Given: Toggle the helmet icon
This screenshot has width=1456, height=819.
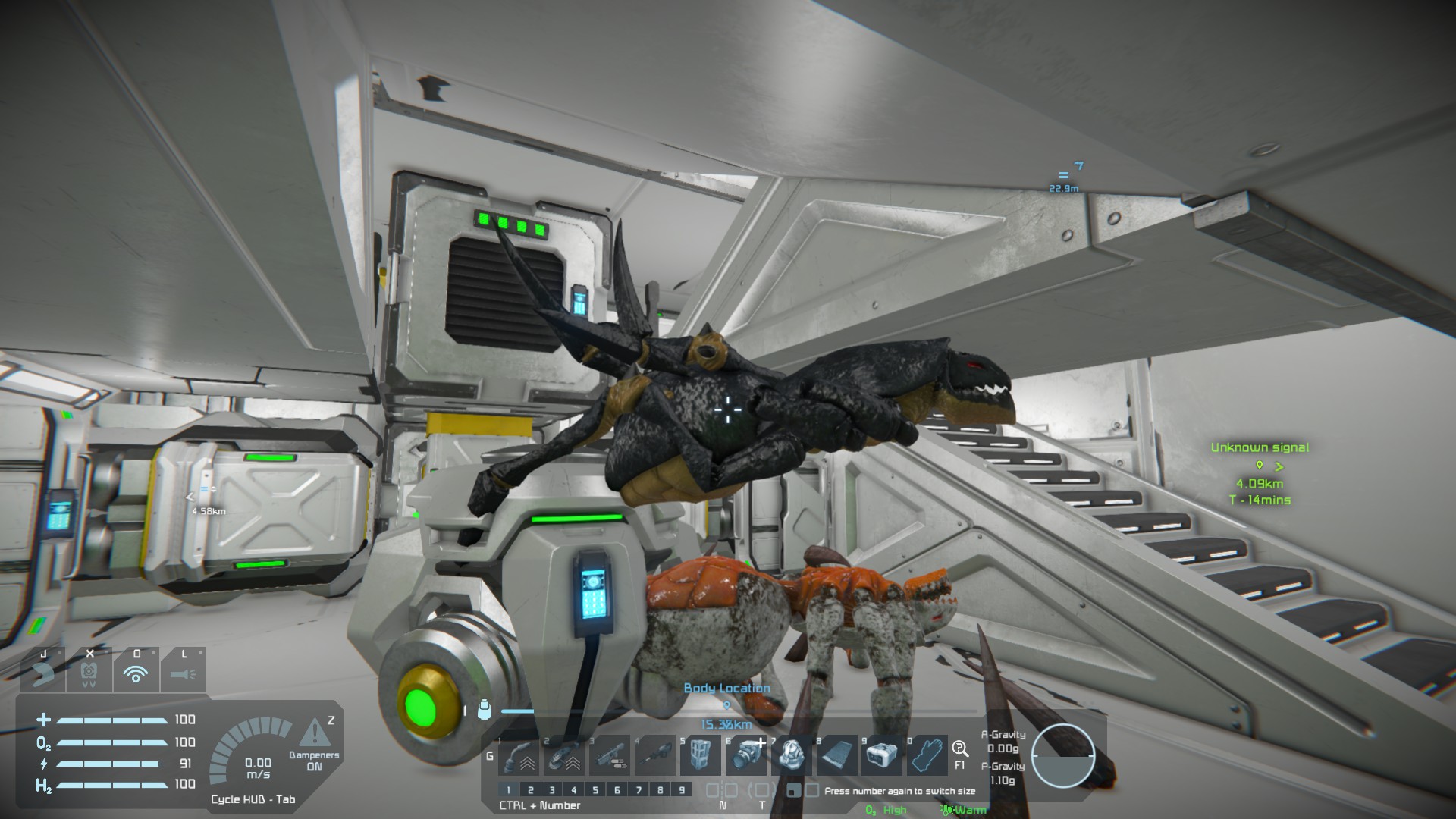Looking at the screenshot, I should pyautogui.click(x=89, y=672).
